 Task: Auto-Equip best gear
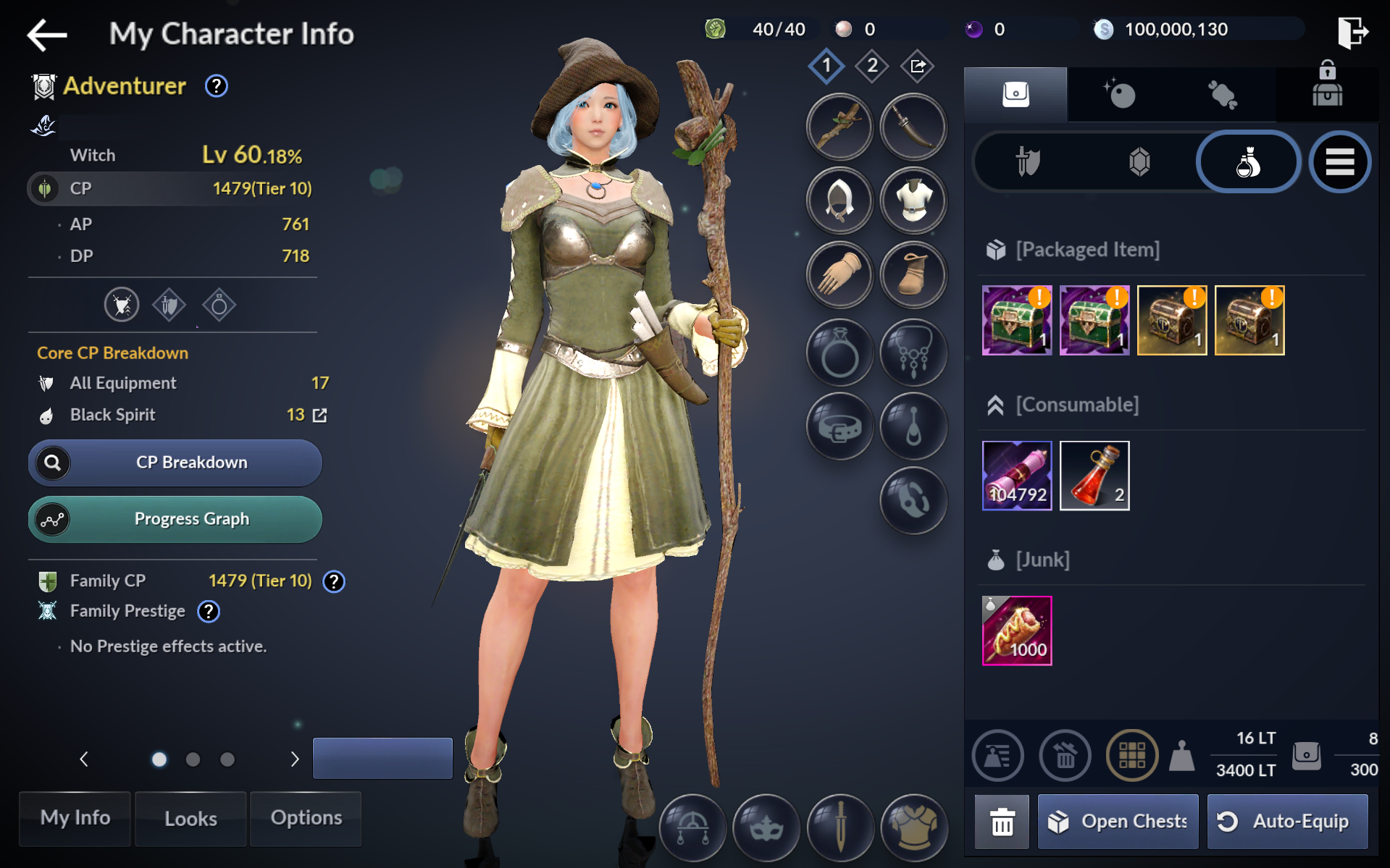point(1287,822)
